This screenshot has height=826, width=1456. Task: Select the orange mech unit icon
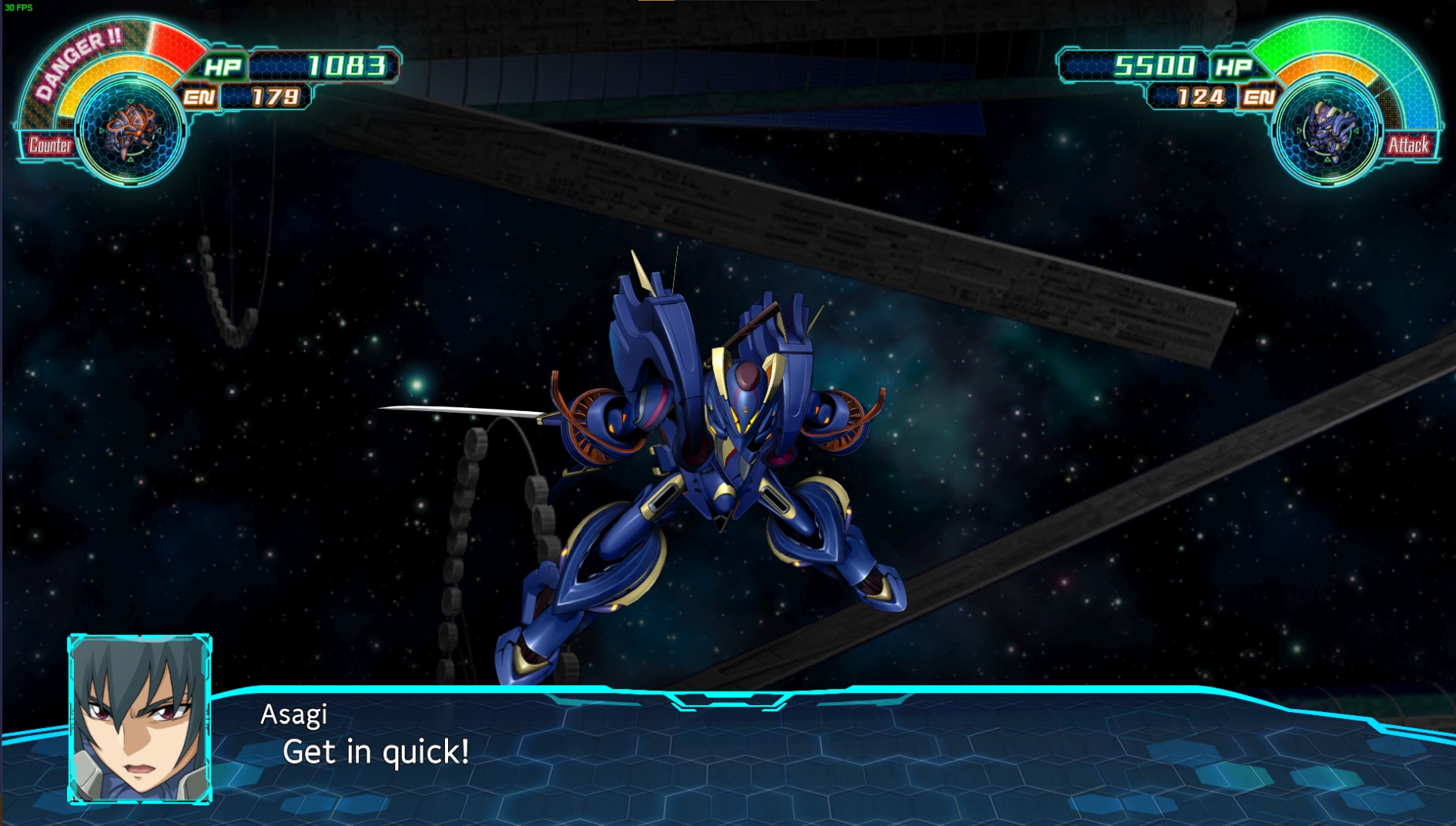coord(130,130)
